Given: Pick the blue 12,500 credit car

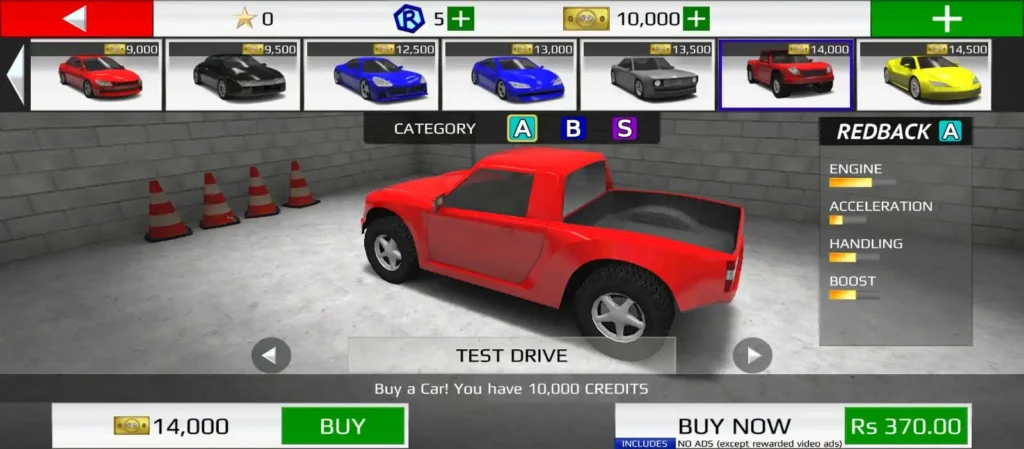Looking at the screenshot, I should (x=372, y=75).
